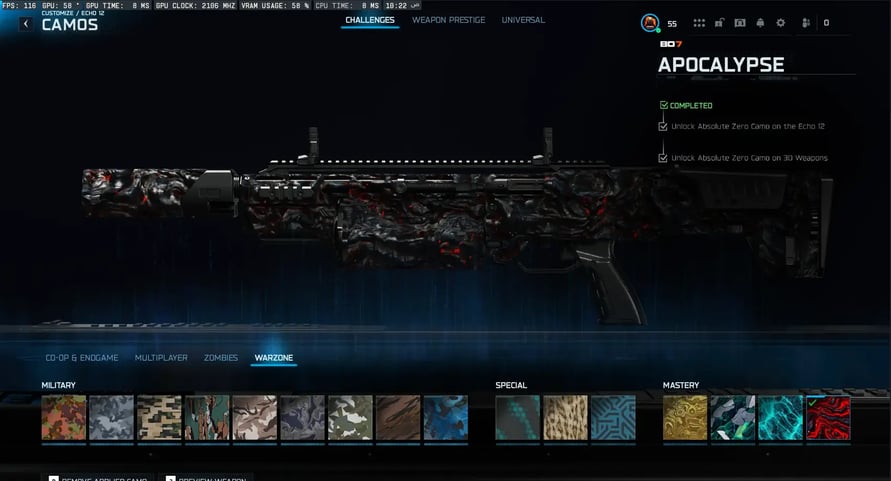Choose the bright blue military camo
Viewport: 891px width, 481px height.
pyautogui.click(x=445, y=417)
